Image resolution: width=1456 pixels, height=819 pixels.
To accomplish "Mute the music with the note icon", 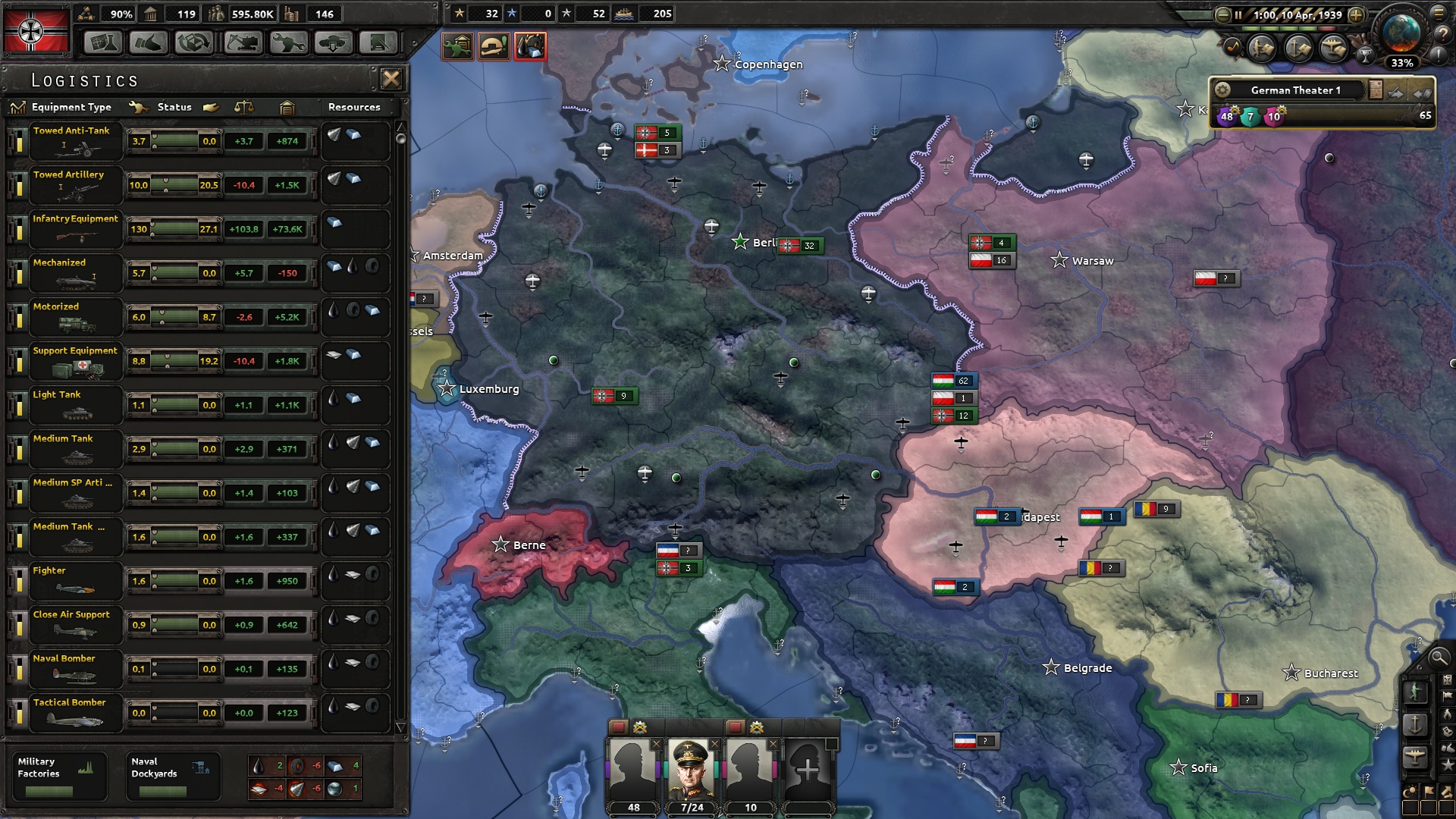I will coord(1233,46).
